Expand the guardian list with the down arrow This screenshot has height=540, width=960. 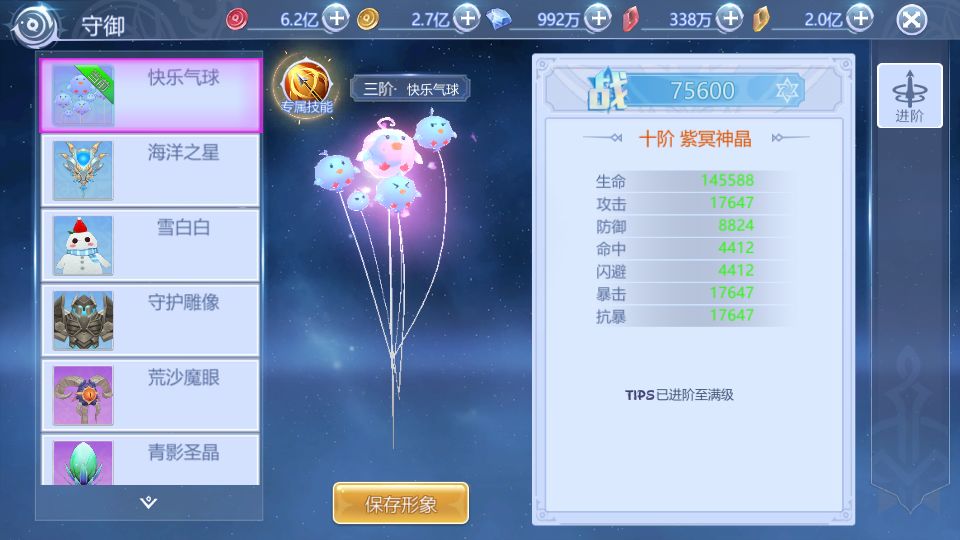[x=149, y=502]
